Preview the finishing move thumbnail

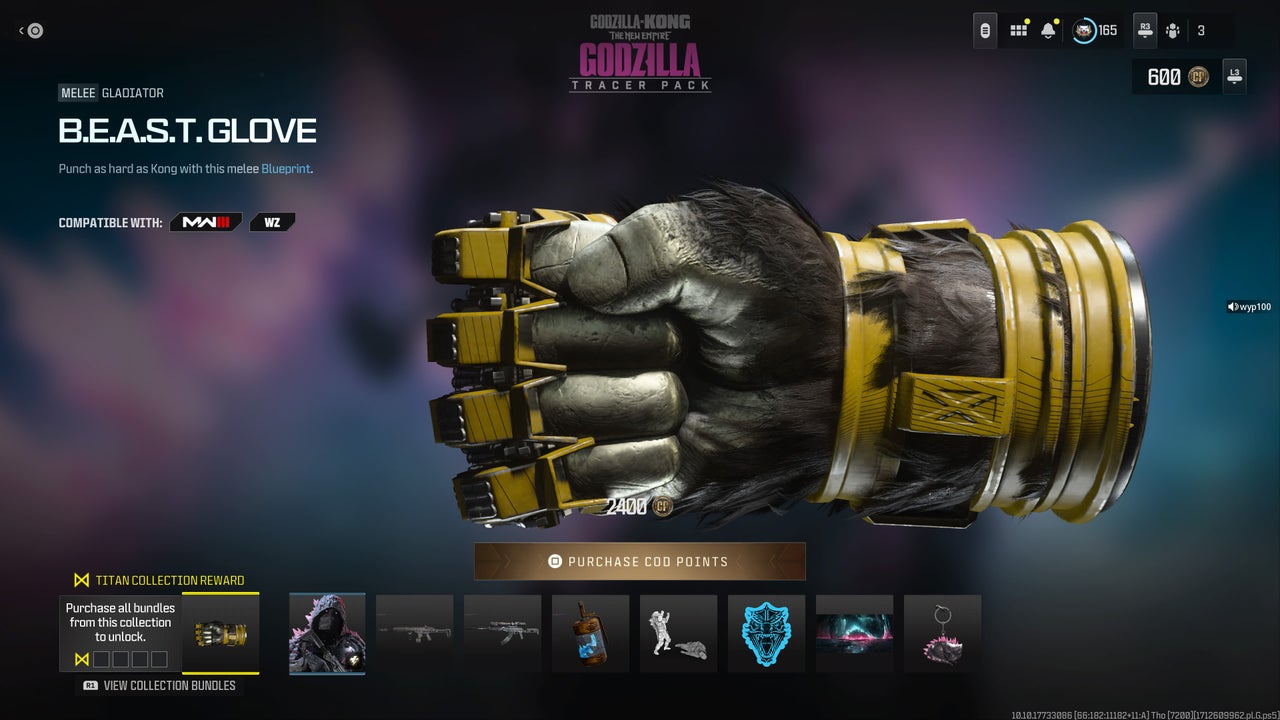(679, 633)
